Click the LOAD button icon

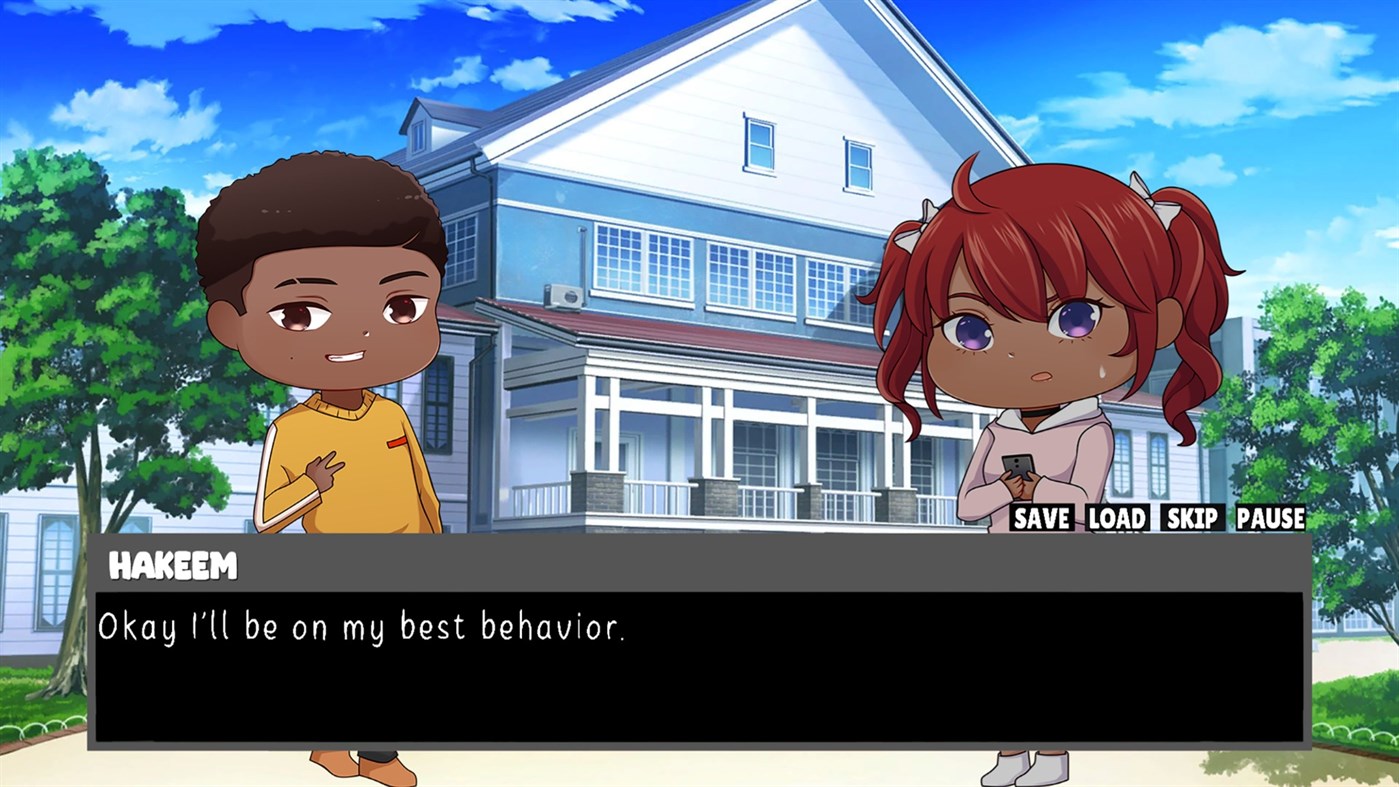point(1117,519)
